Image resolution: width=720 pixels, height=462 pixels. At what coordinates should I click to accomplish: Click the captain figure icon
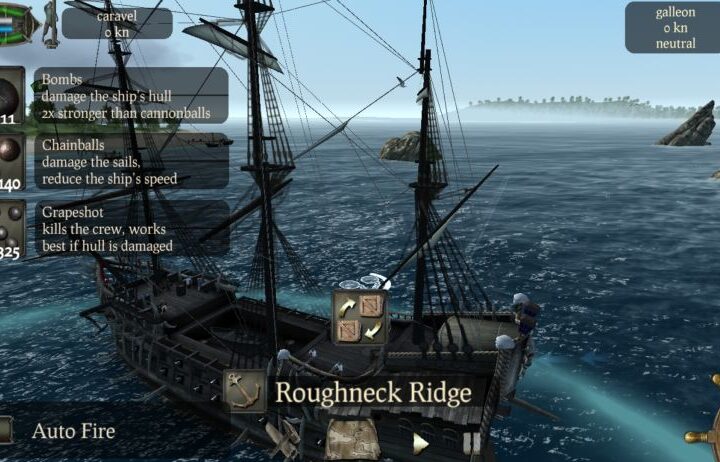click(x=49, y=23)
